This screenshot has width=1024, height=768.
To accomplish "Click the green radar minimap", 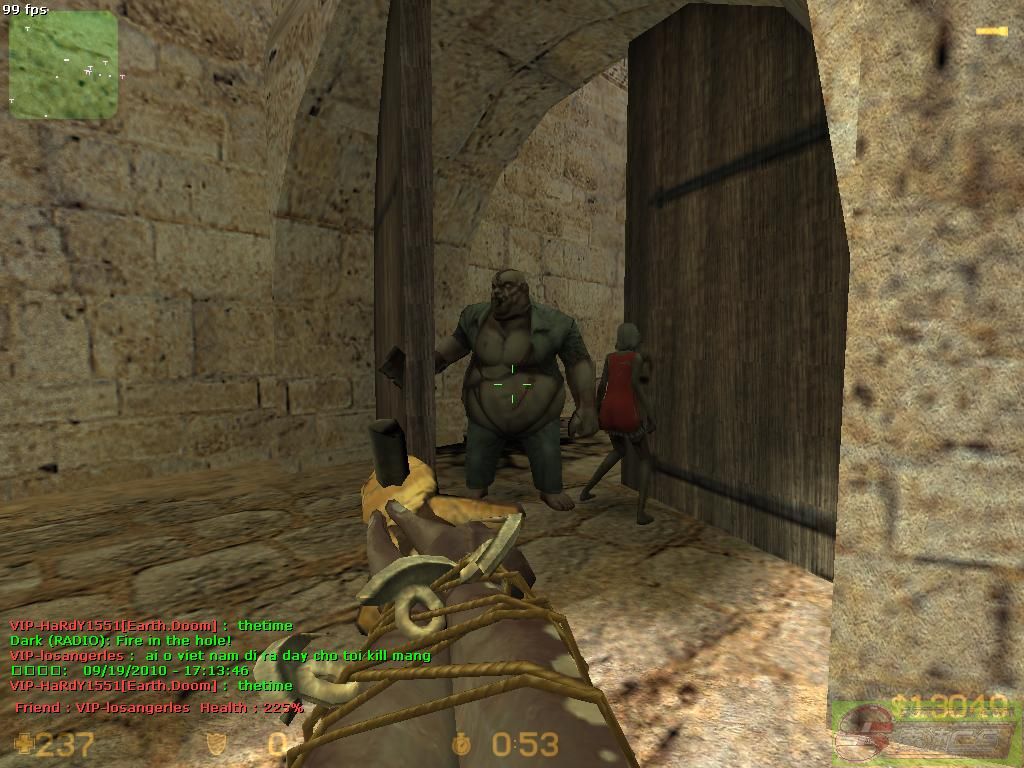I will (63, 65).
